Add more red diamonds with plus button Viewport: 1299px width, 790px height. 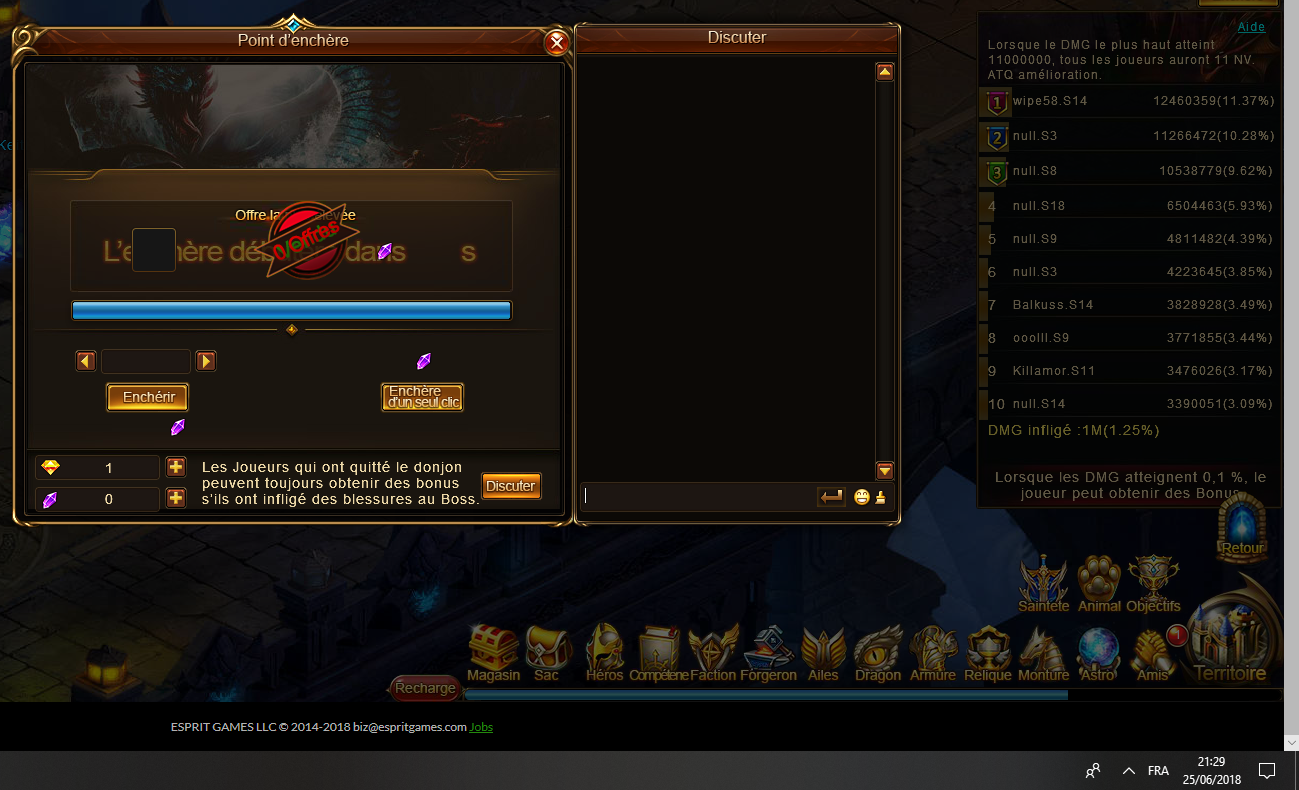tap(176, 467)
